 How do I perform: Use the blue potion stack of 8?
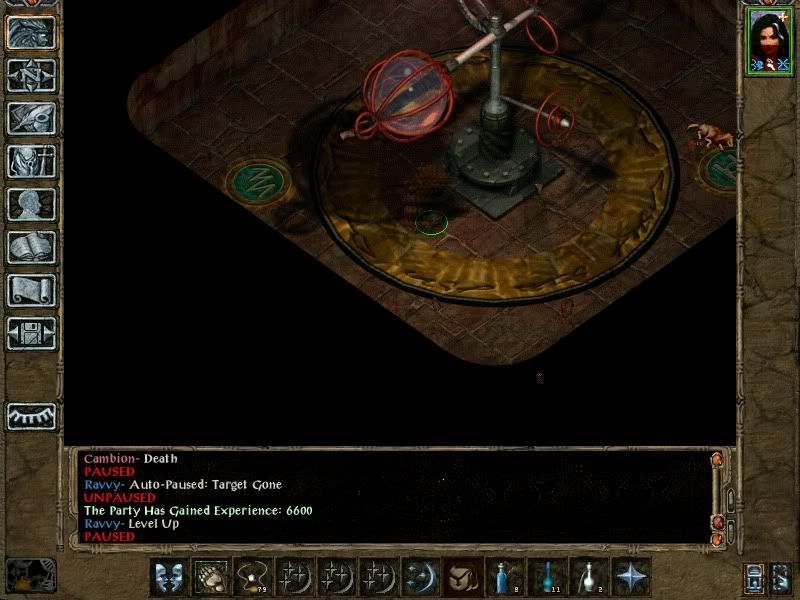click(505, 577)
